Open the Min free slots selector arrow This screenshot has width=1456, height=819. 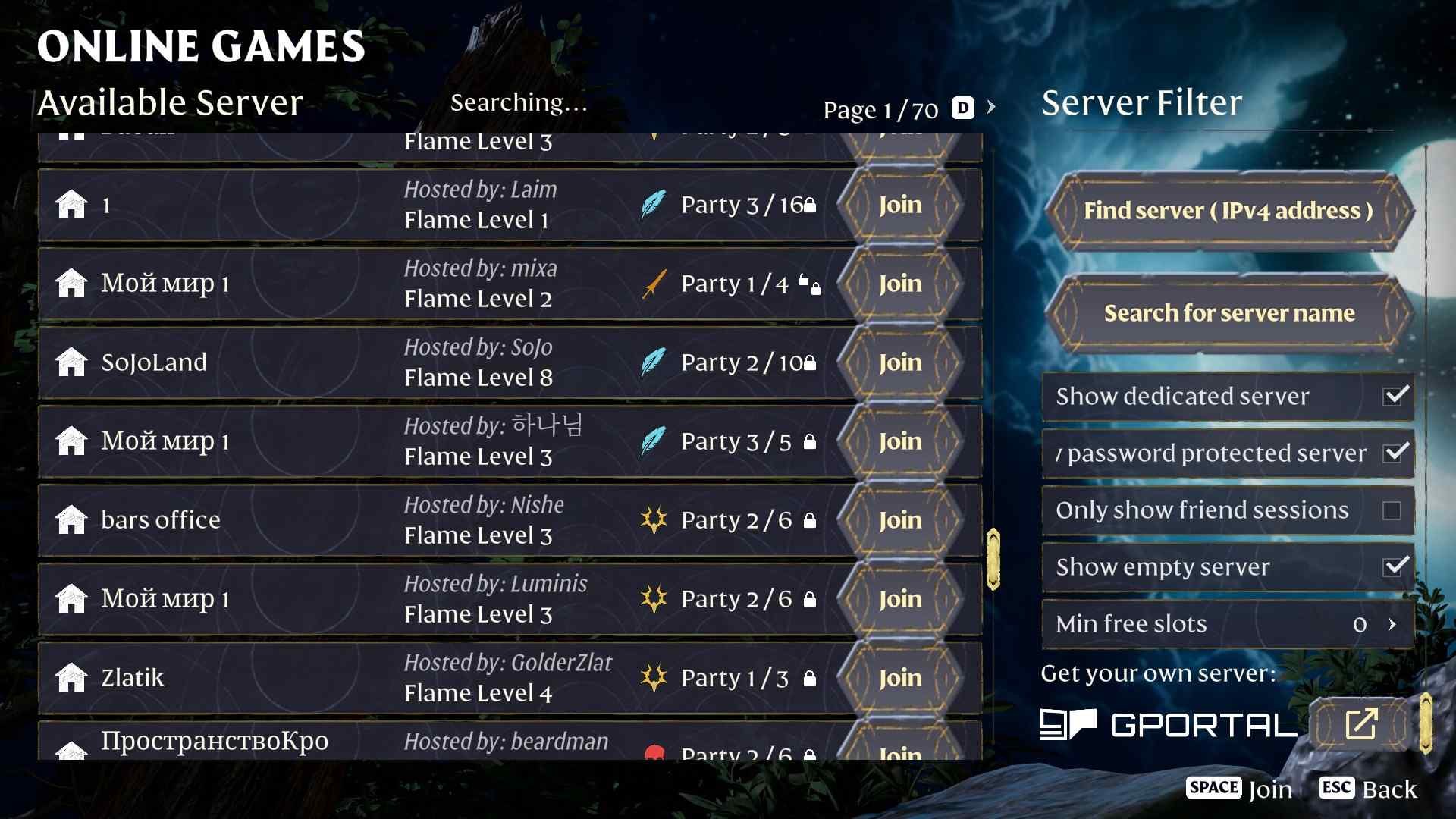point(1394,624)
